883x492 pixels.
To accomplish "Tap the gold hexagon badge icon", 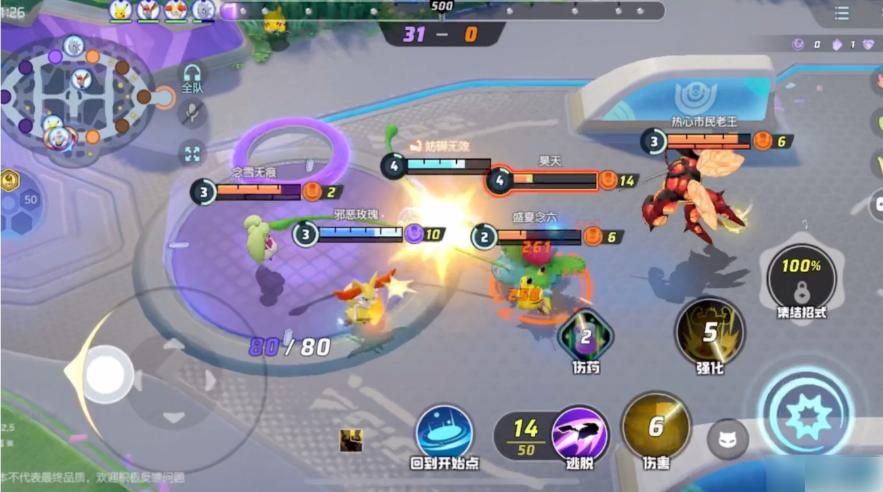I will (9, 181).
